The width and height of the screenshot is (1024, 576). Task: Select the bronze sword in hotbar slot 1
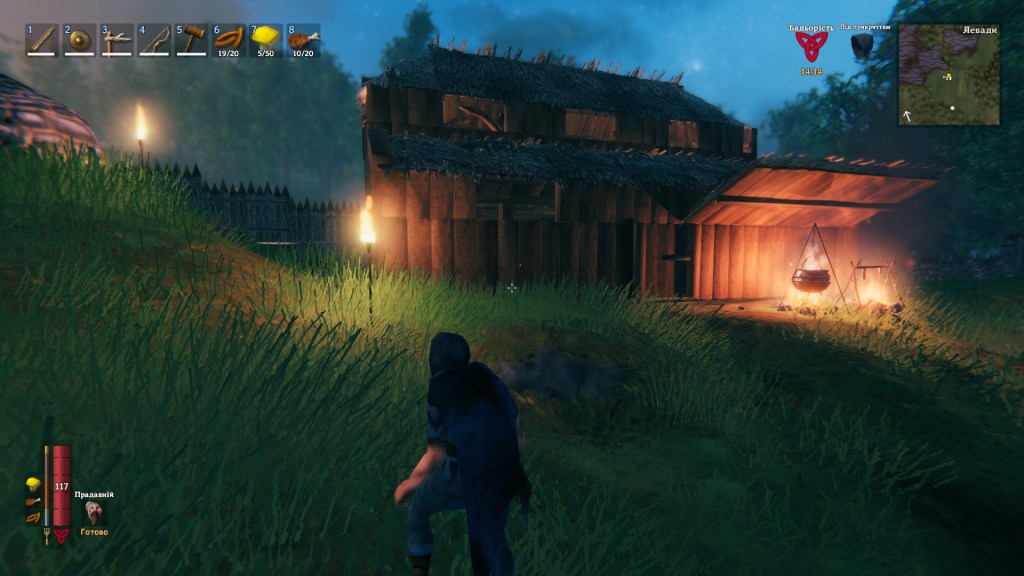42,40
